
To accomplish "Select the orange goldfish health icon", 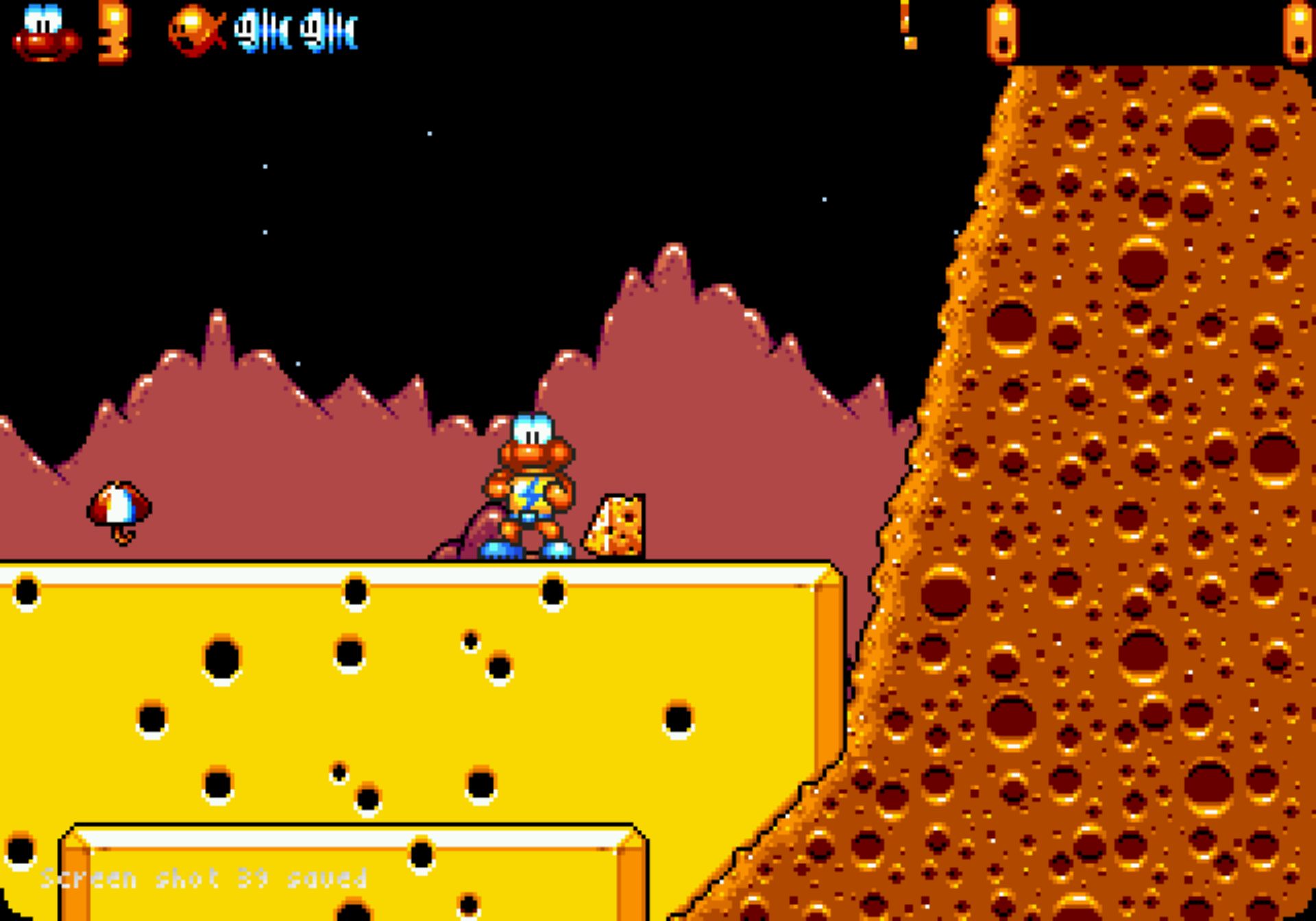I will click(197, 31).
